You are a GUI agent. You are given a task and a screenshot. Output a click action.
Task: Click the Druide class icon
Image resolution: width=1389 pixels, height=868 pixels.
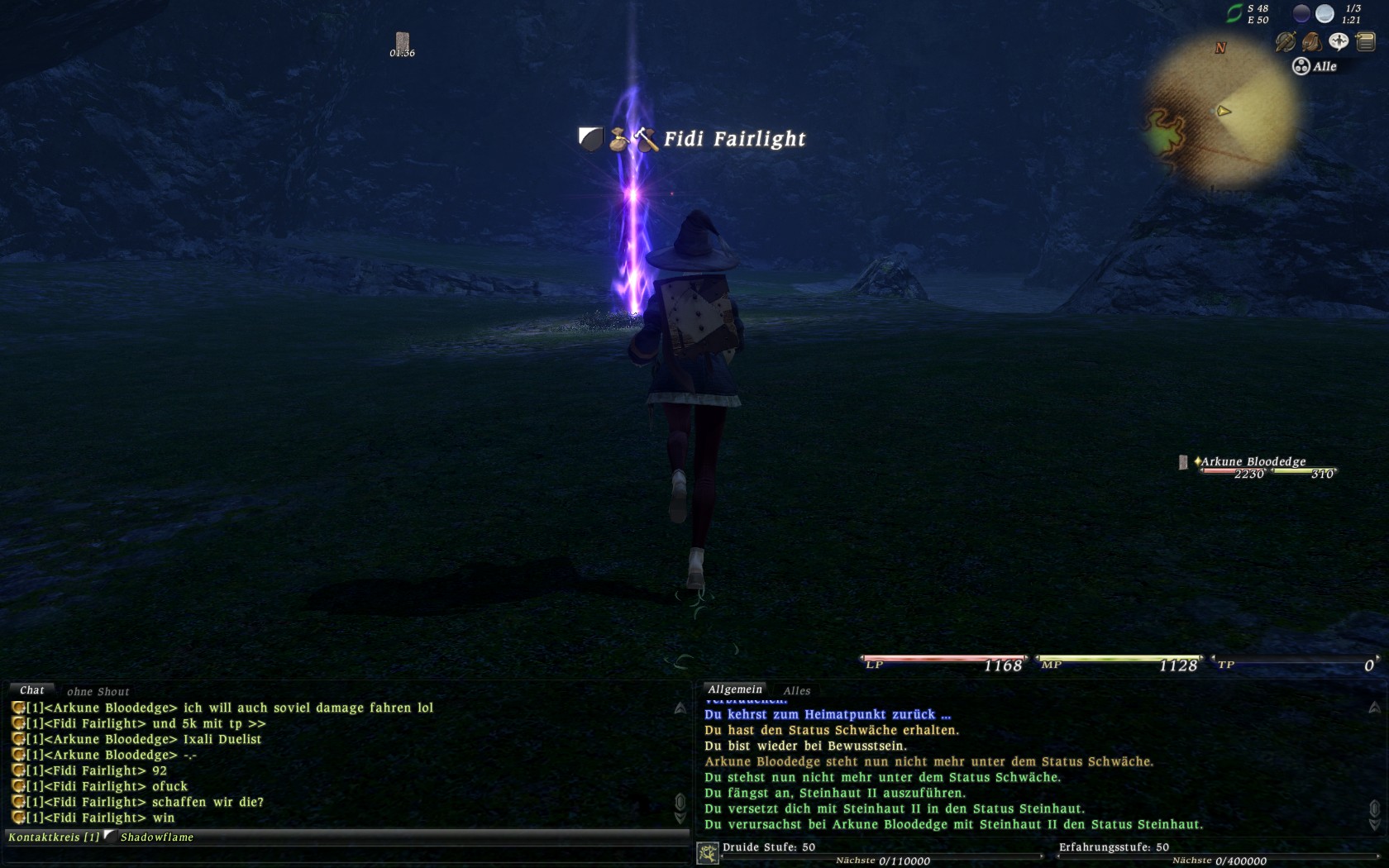(x=708, y=853)
